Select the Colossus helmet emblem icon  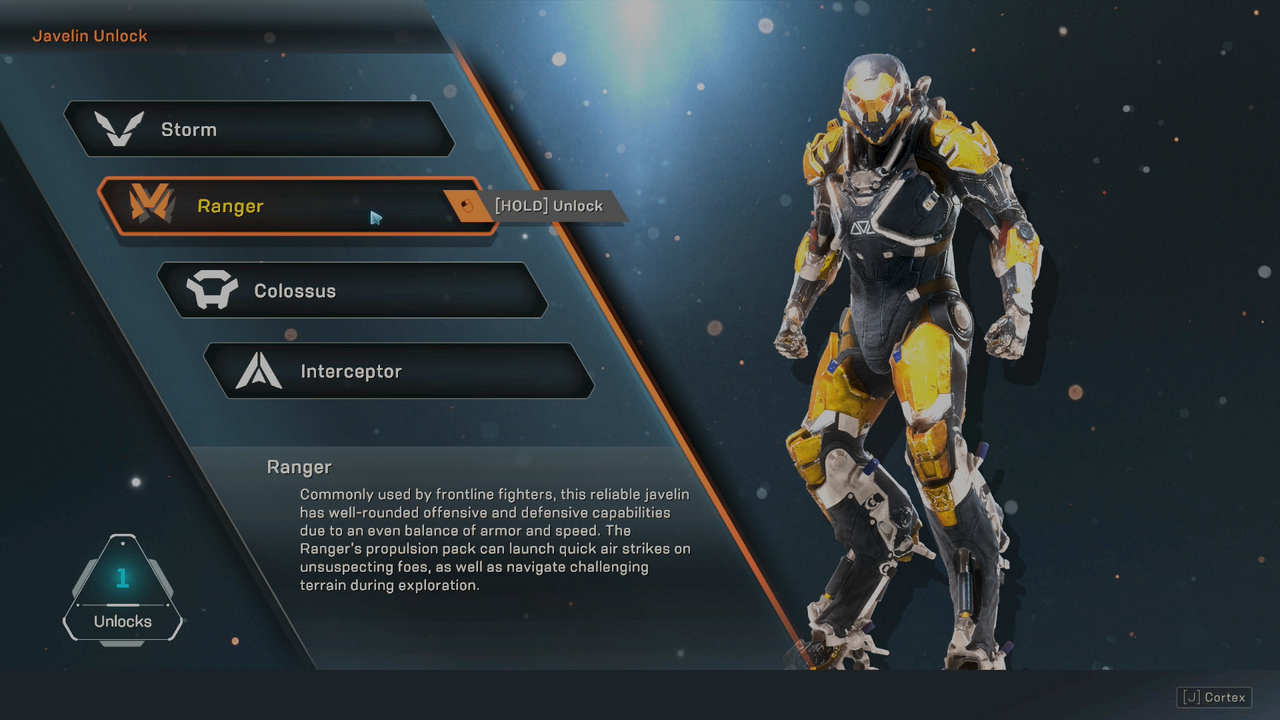tap(214, 290)
